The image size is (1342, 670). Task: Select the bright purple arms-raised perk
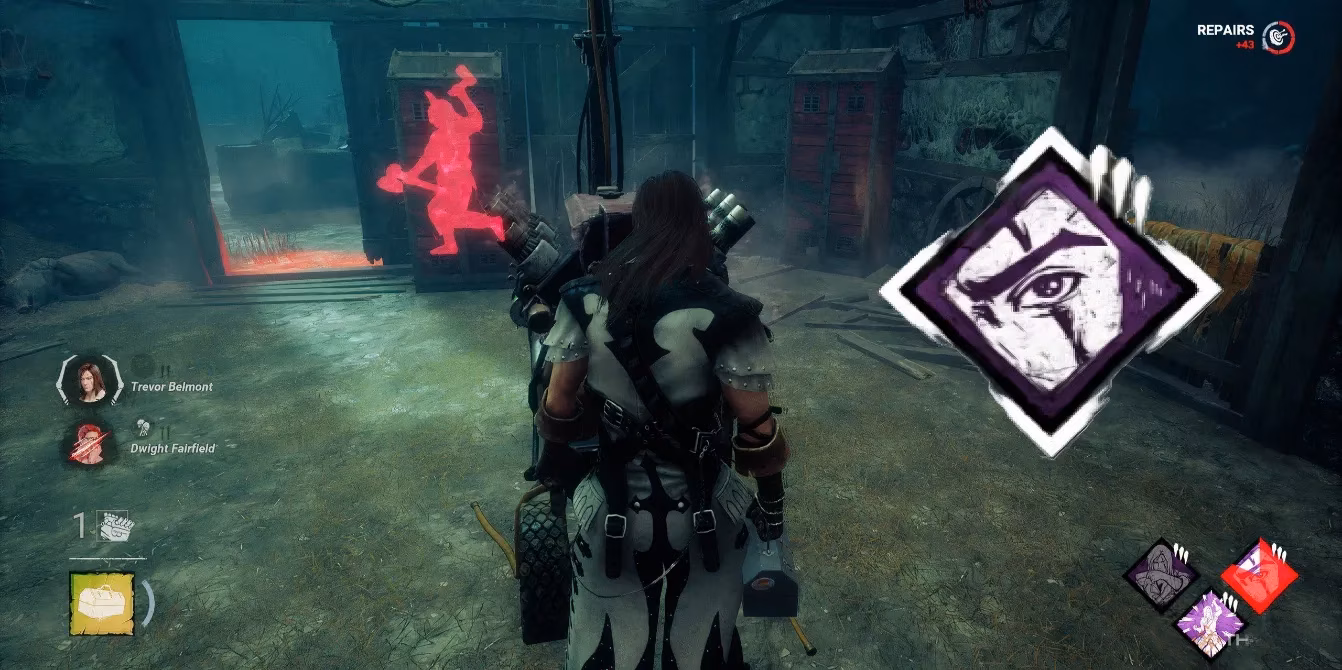1210,621
